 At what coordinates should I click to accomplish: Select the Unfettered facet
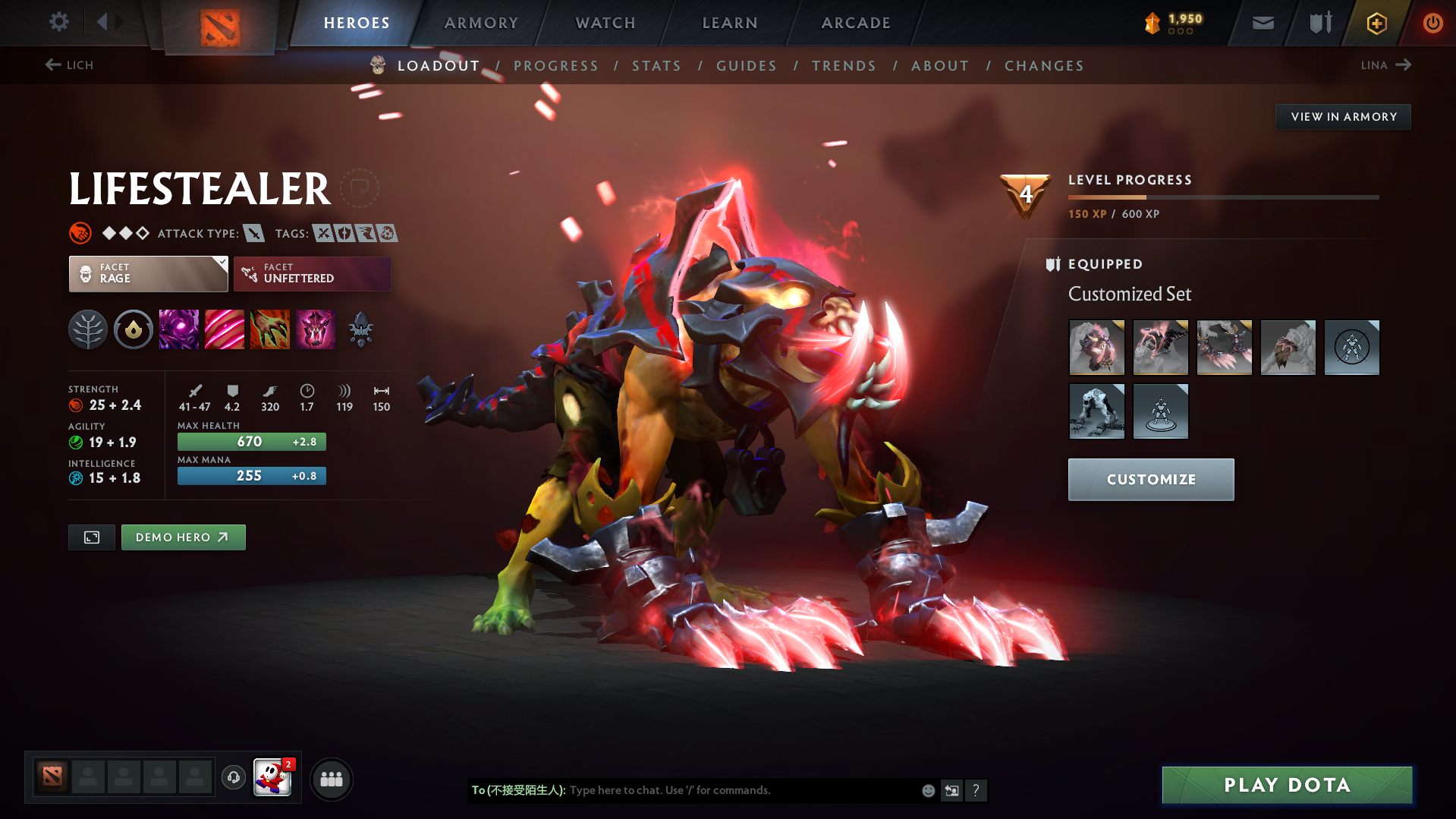[x=312, y=273]
